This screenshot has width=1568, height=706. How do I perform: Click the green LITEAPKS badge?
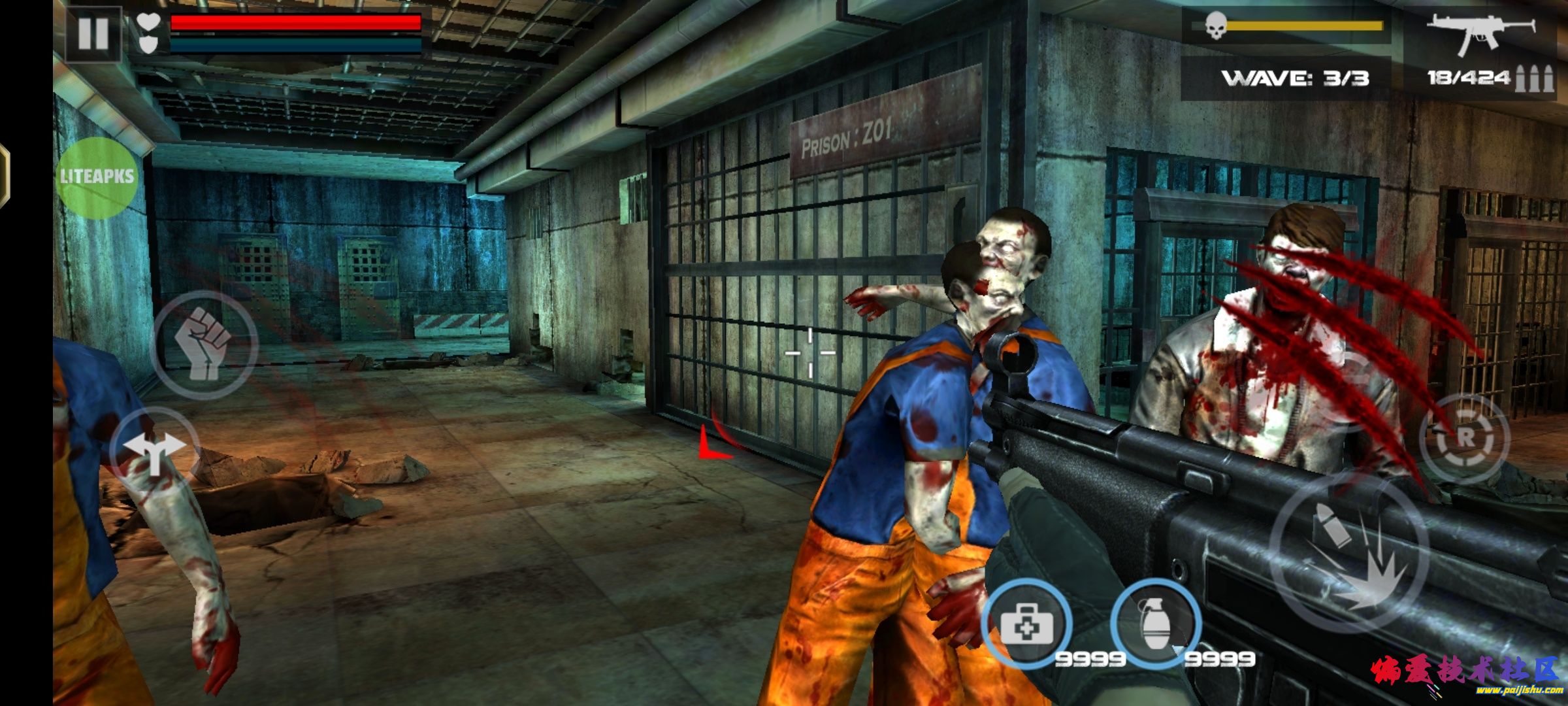click(97, 176)
